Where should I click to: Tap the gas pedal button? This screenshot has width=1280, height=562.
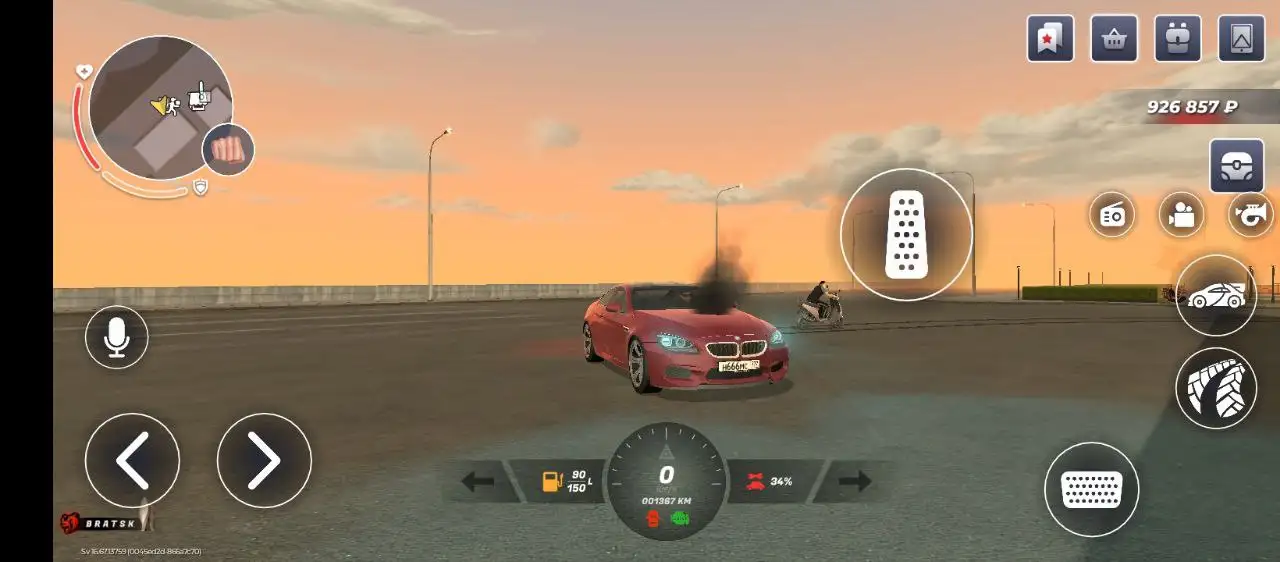tap(906, 235)
